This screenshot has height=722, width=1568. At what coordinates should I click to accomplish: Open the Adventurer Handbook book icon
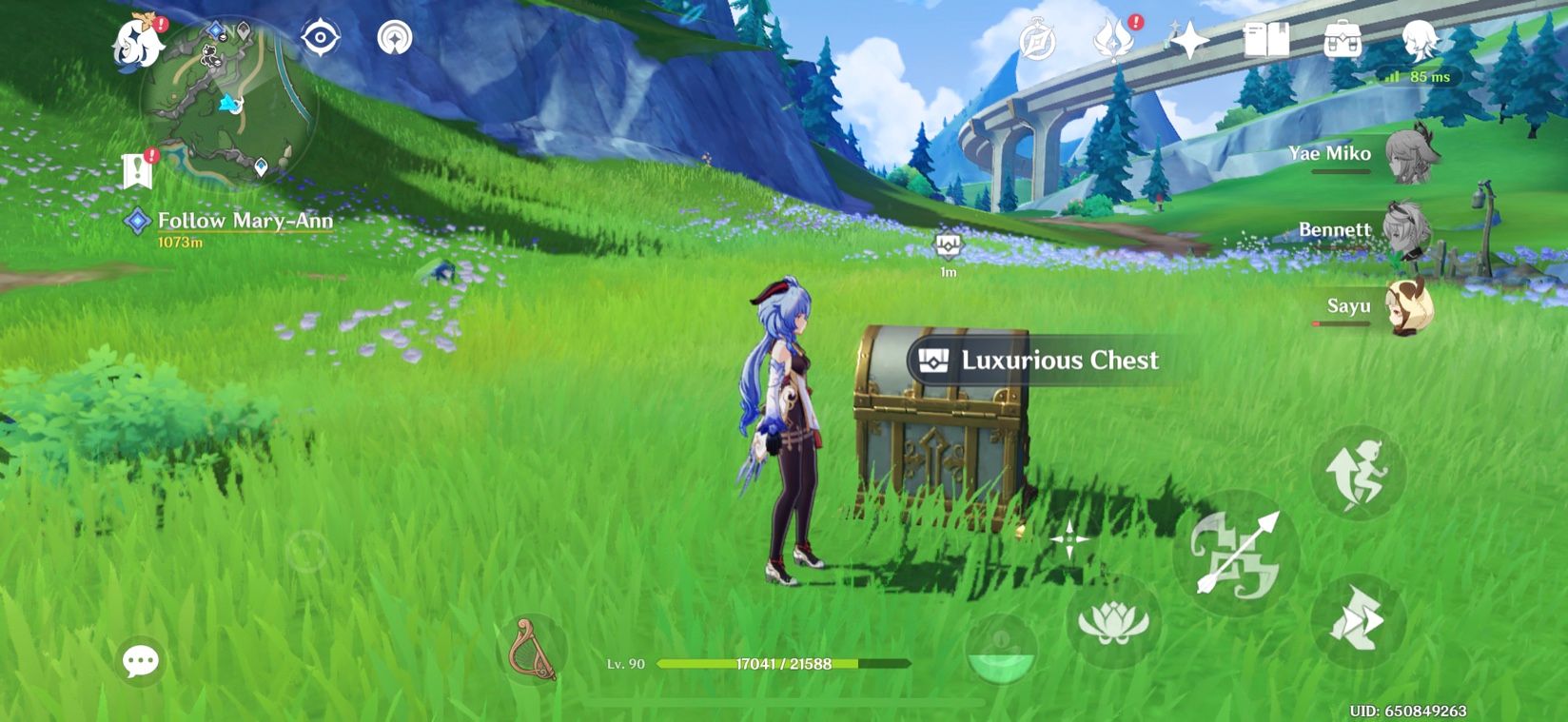[1265, 40]
